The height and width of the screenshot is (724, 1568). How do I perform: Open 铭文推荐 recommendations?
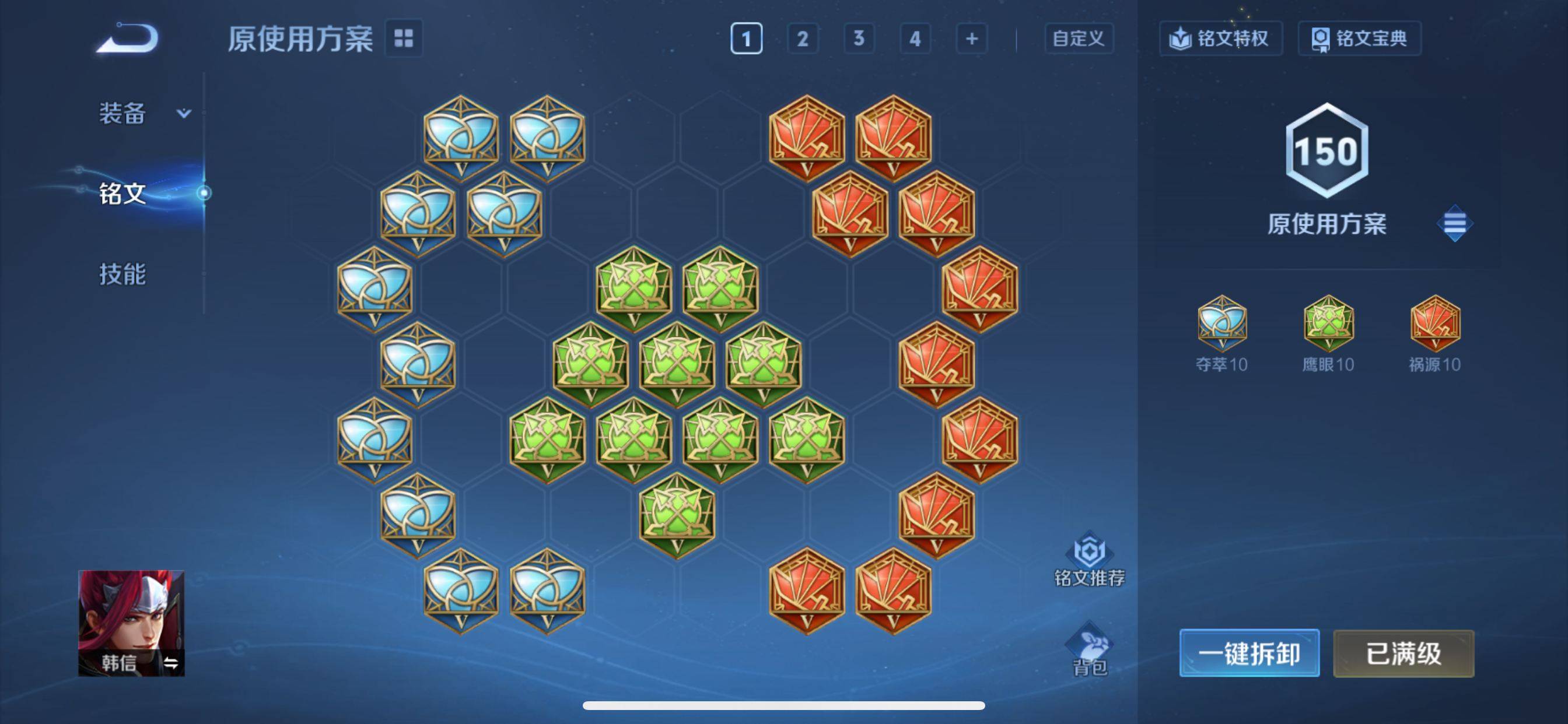tap(1089, 559)
